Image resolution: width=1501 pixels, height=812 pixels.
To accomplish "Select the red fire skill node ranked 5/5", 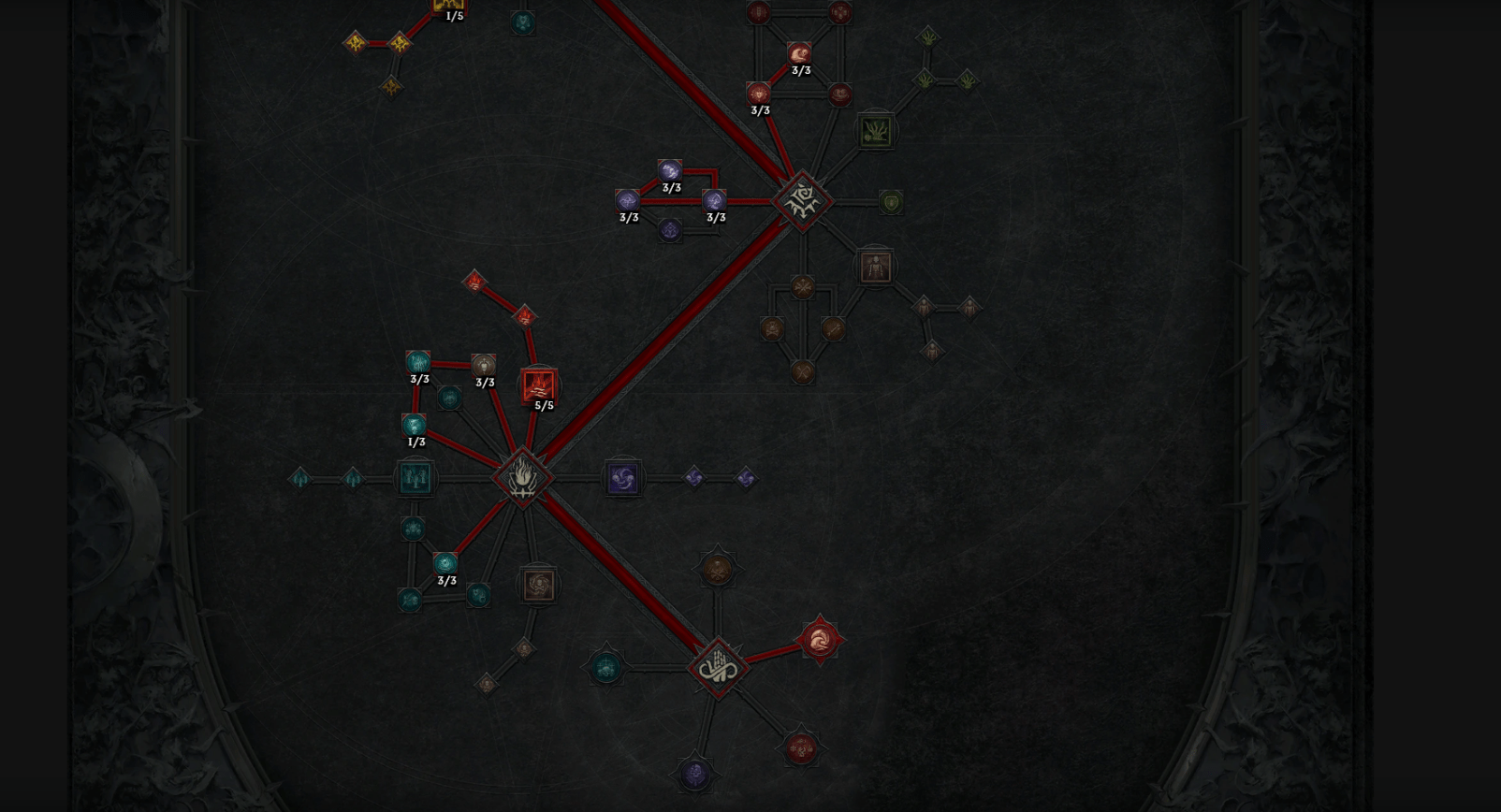I will [x=537, y=384].
